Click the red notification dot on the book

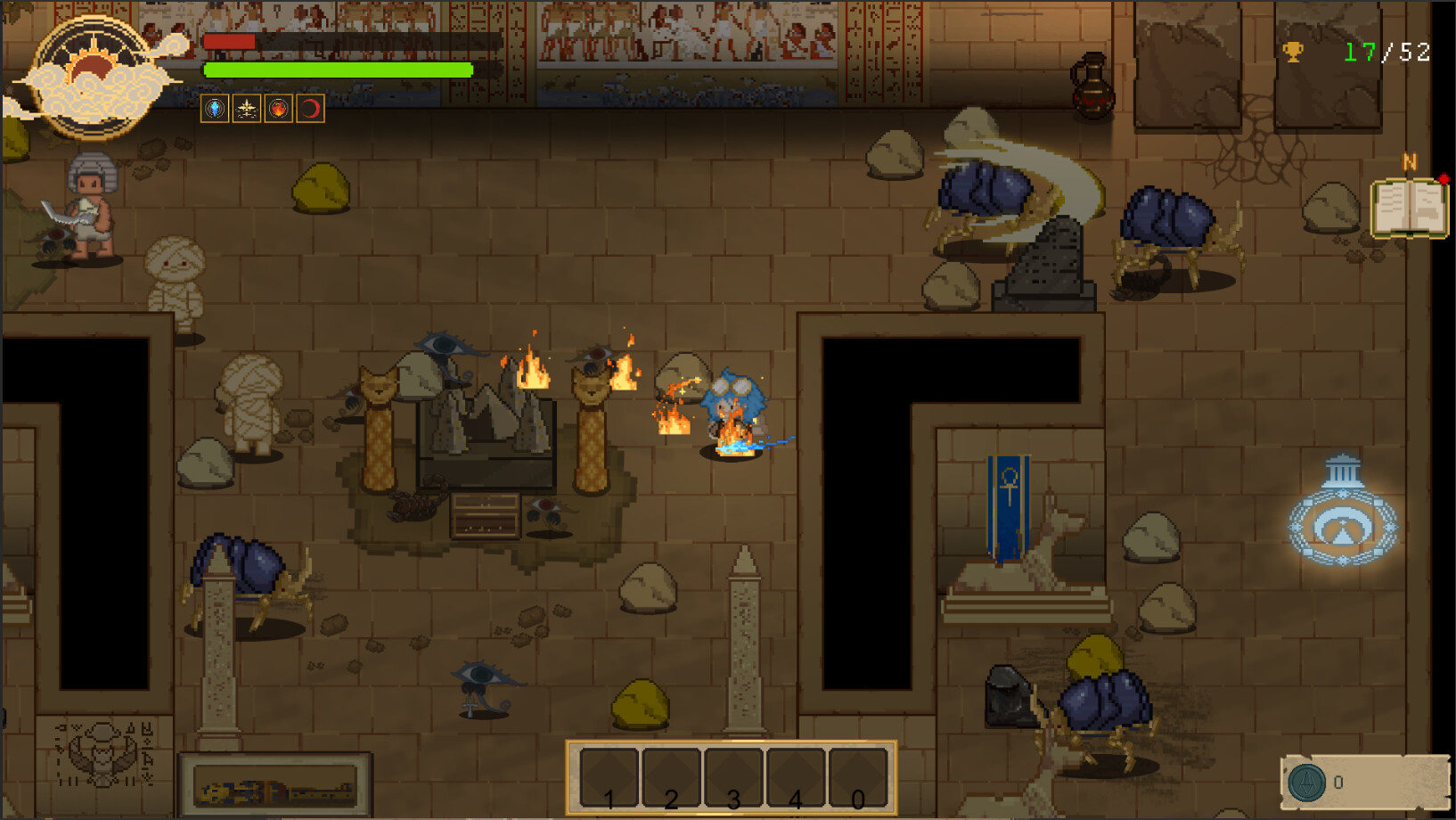(x=1444, y=177)
